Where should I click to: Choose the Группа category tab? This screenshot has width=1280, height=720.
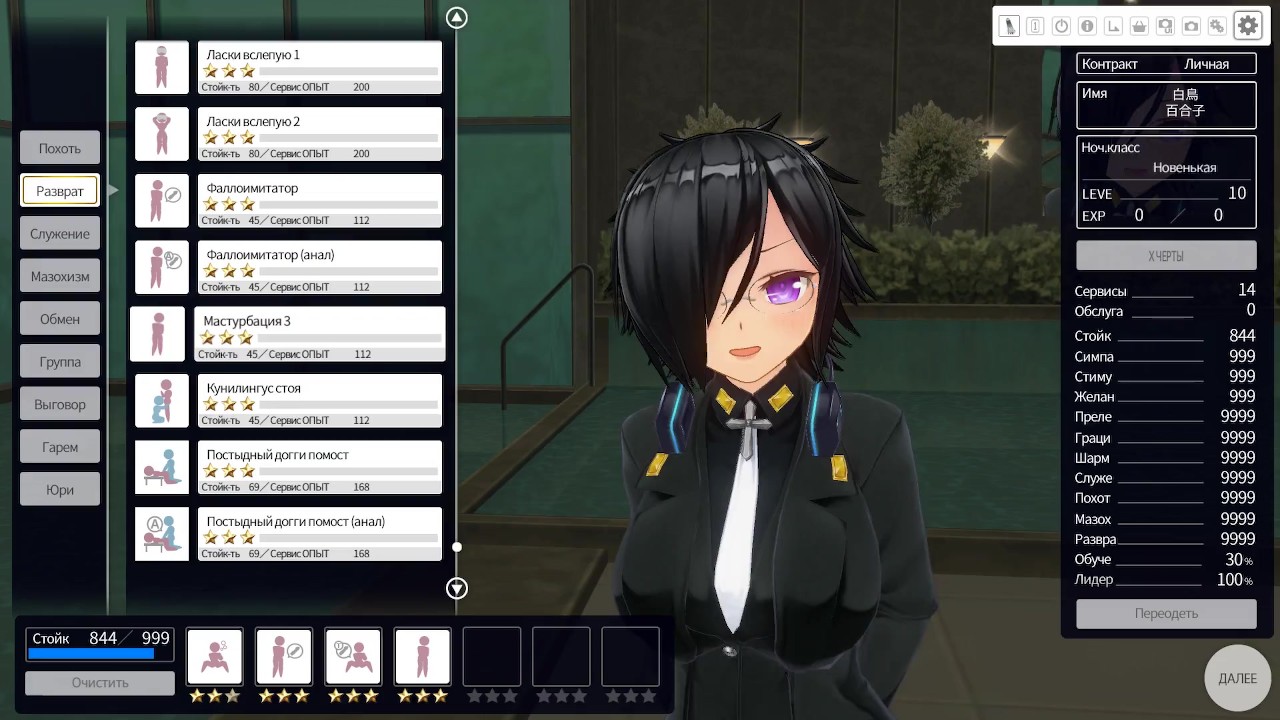60,362
